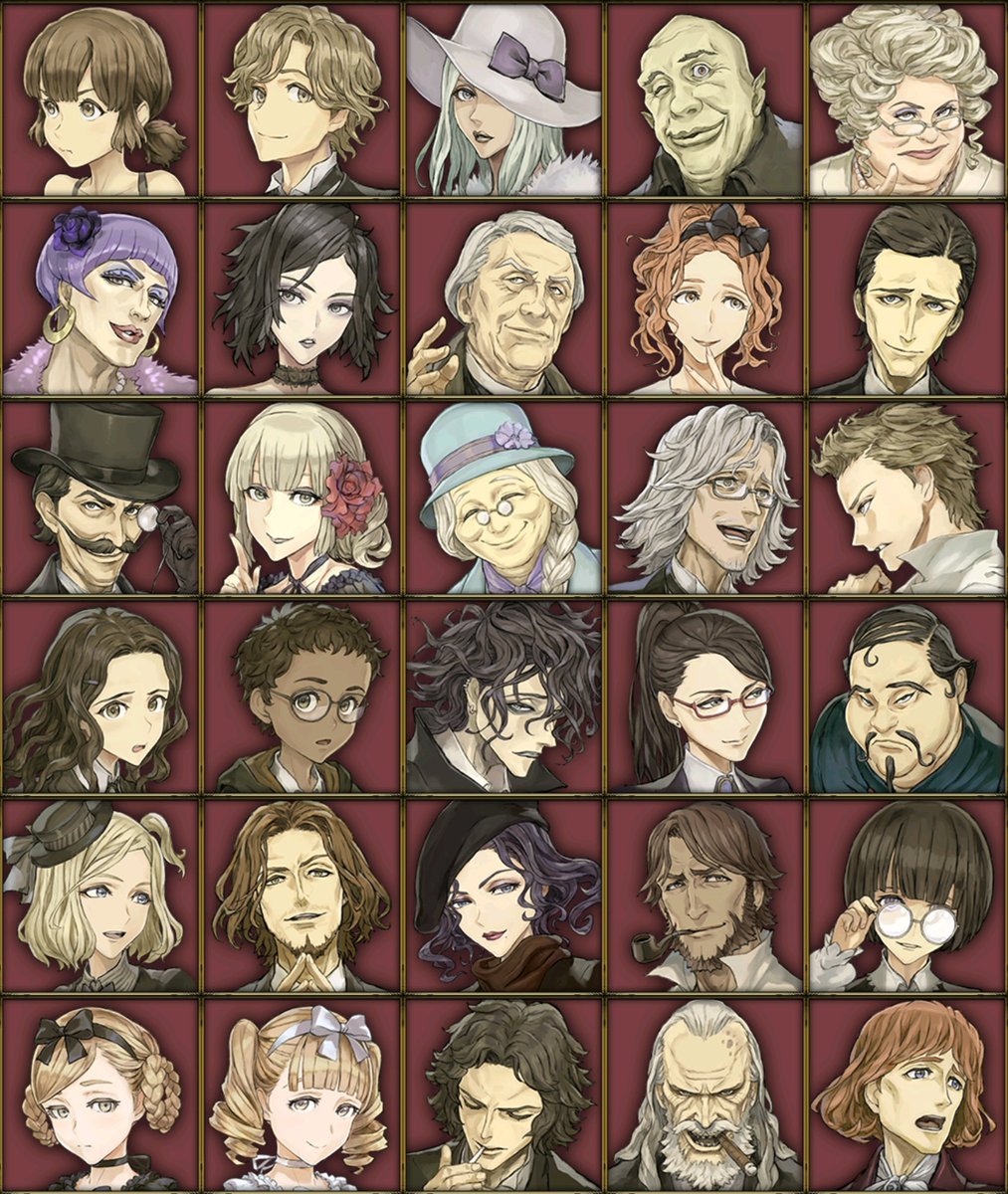Image resolution: width=1008 pixels, height=1194 pixels.
Task: Choose the ponytail woman with red glasses
Action: tap(705, 696)
